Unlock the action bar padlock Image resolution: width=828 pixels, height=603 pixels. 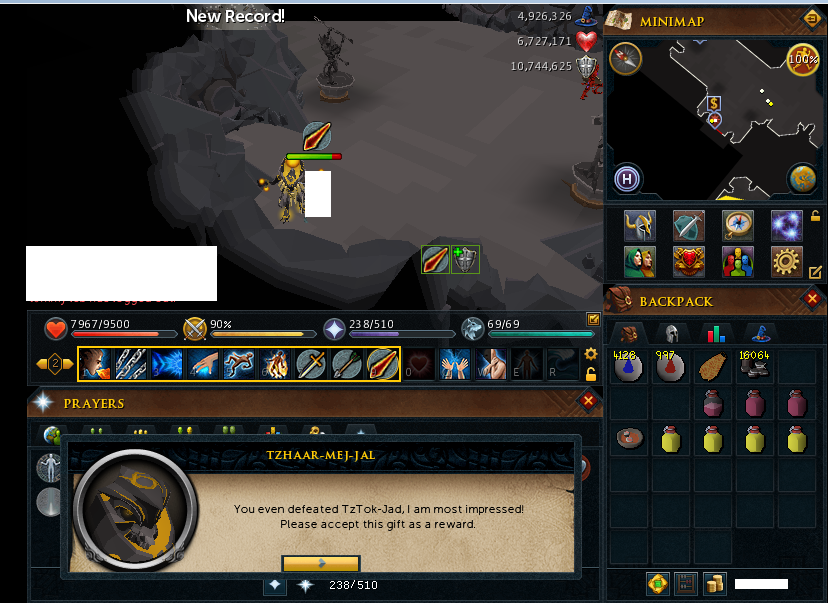pyautogui.click(x=591, y=374)
